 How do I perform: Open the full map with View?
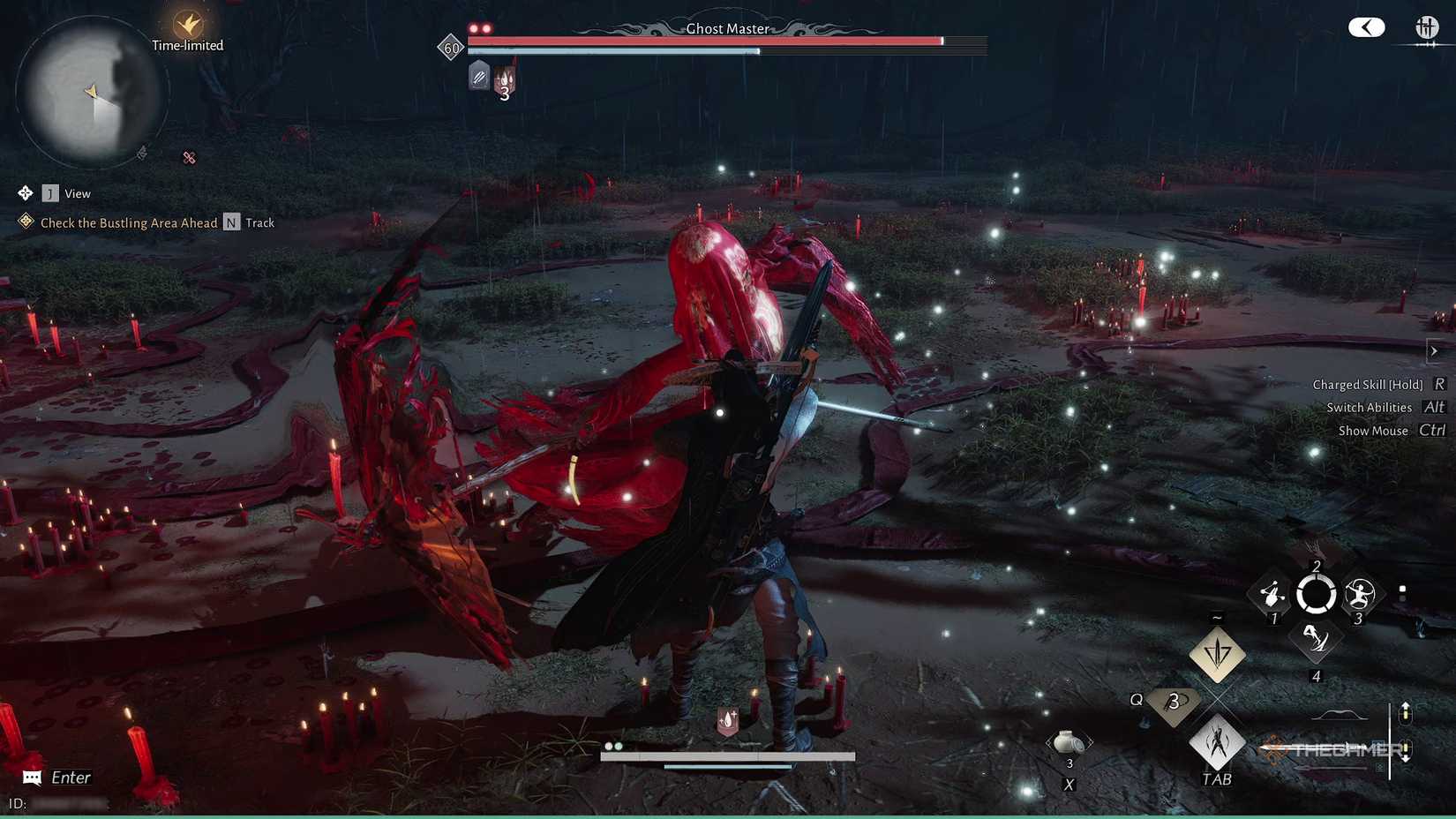tap(51, 192)
